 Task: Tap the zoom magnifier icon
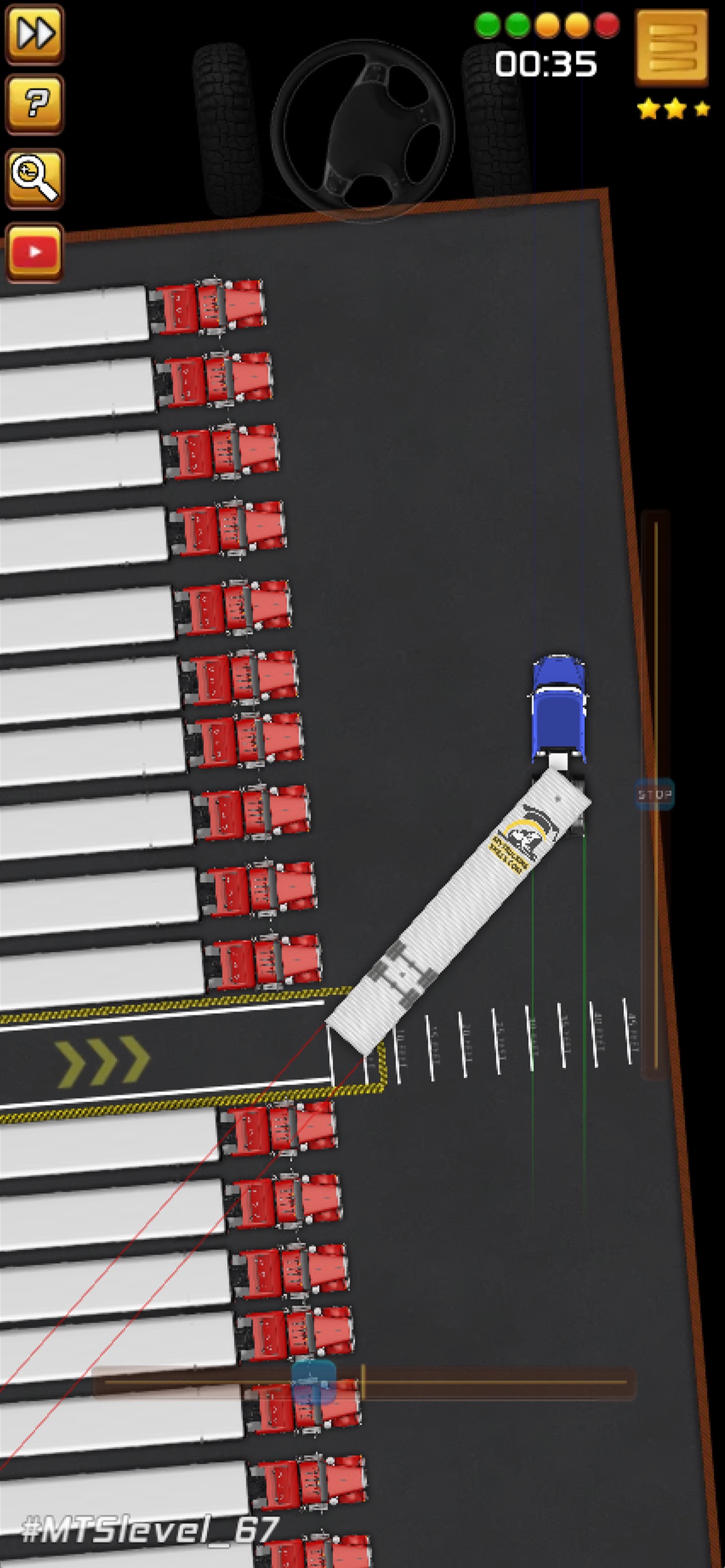(34, 177)
